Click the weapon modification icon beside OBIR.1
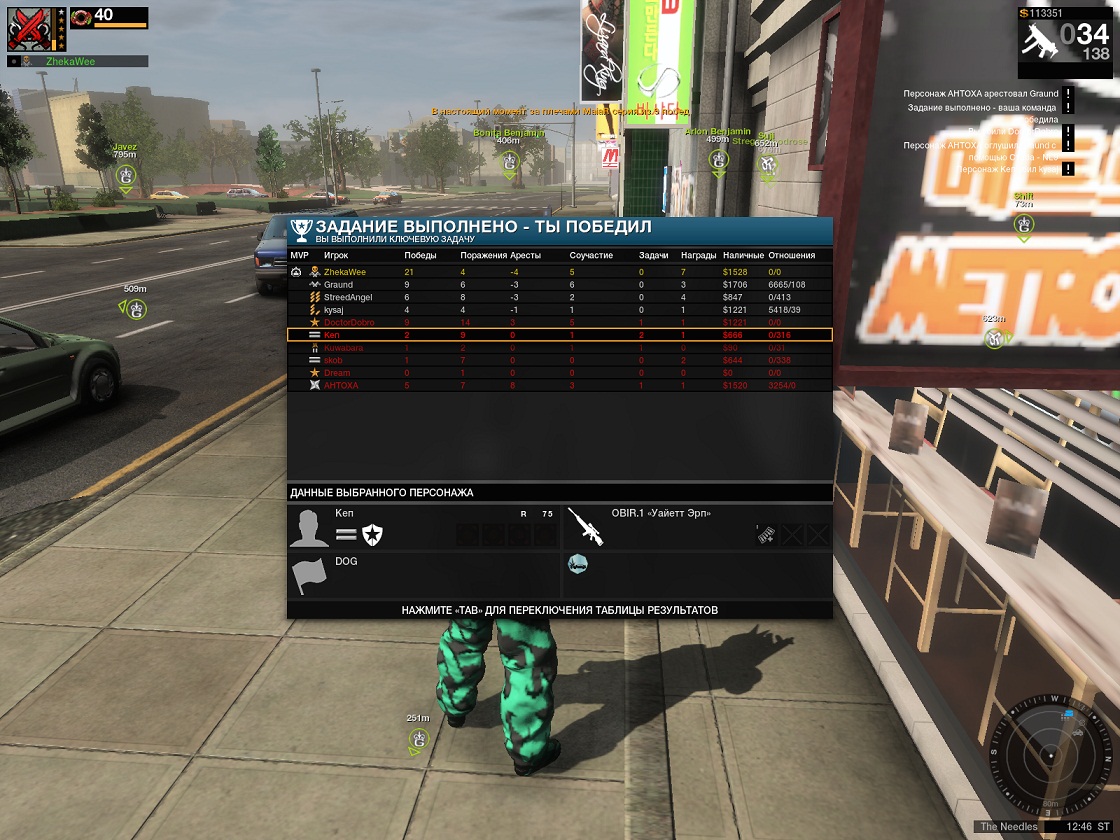Screen dimensions: 1120x840 tap(766, 535)
